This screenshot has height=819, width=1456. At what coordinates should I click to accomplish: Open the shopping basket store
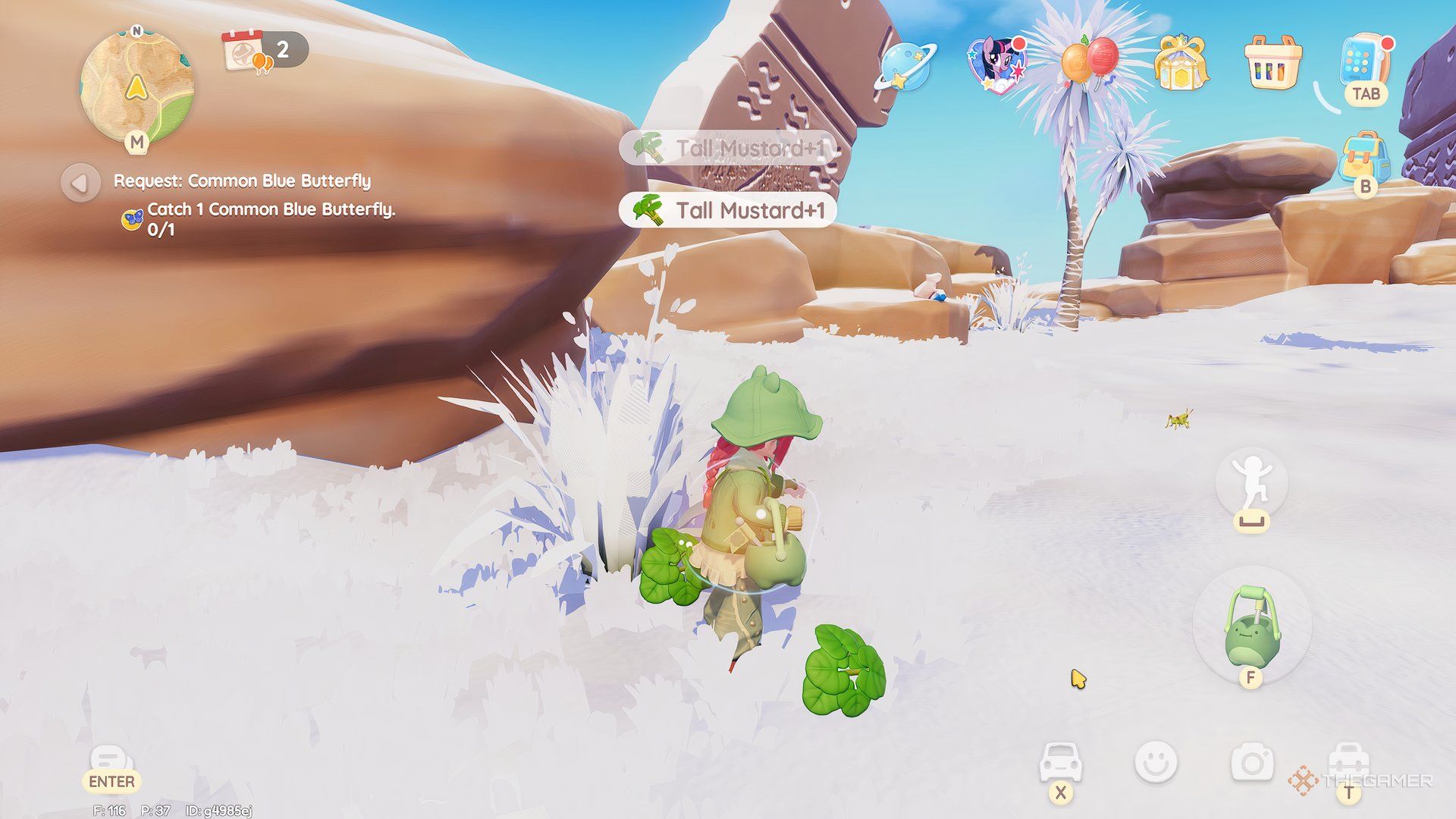1272,62
